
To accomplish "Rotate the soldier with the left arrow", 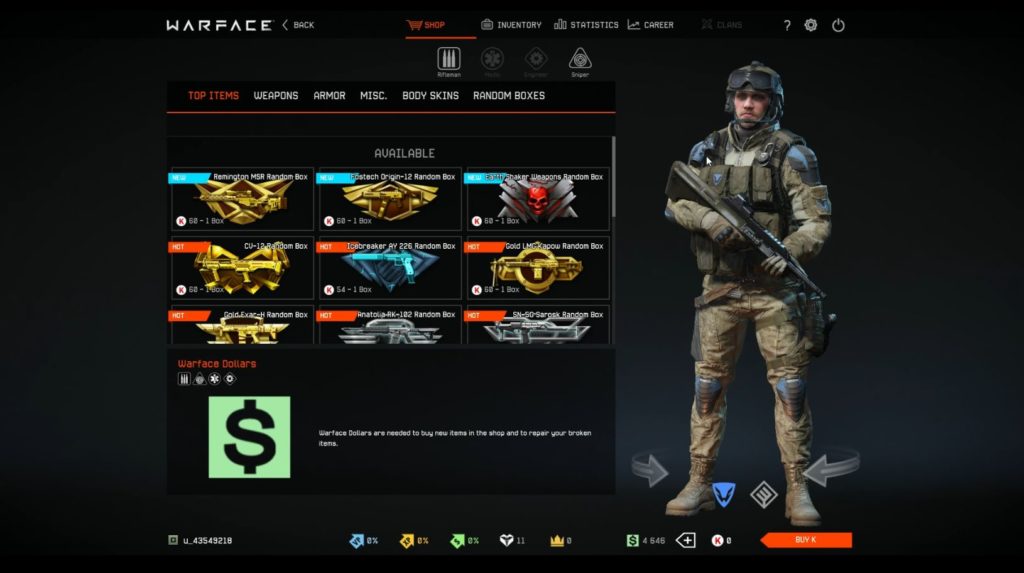I will point(649,468).
